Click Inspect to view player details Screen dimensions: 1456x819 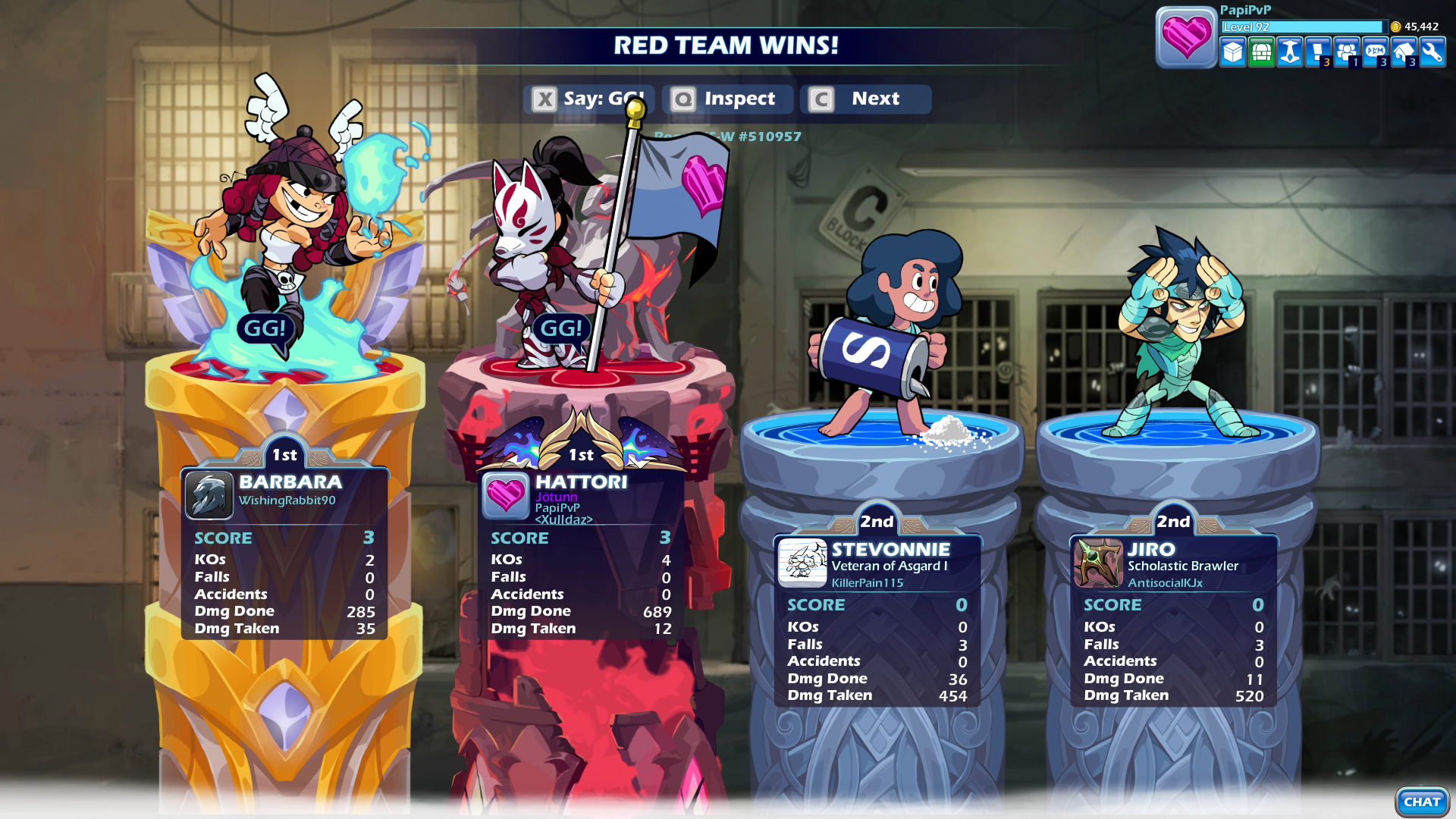[726, 99]
